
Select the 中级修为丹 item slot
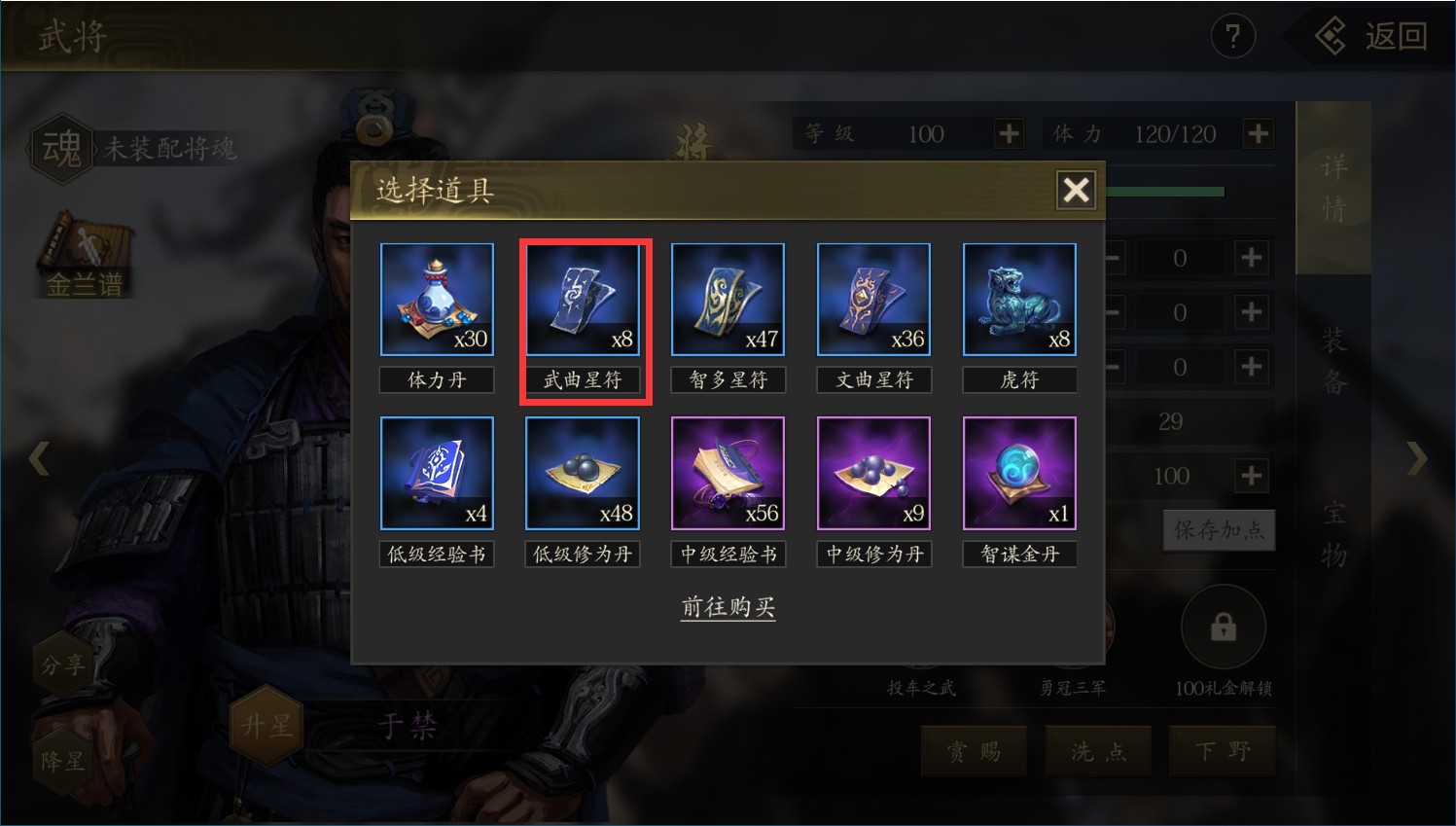coord(873,474)
